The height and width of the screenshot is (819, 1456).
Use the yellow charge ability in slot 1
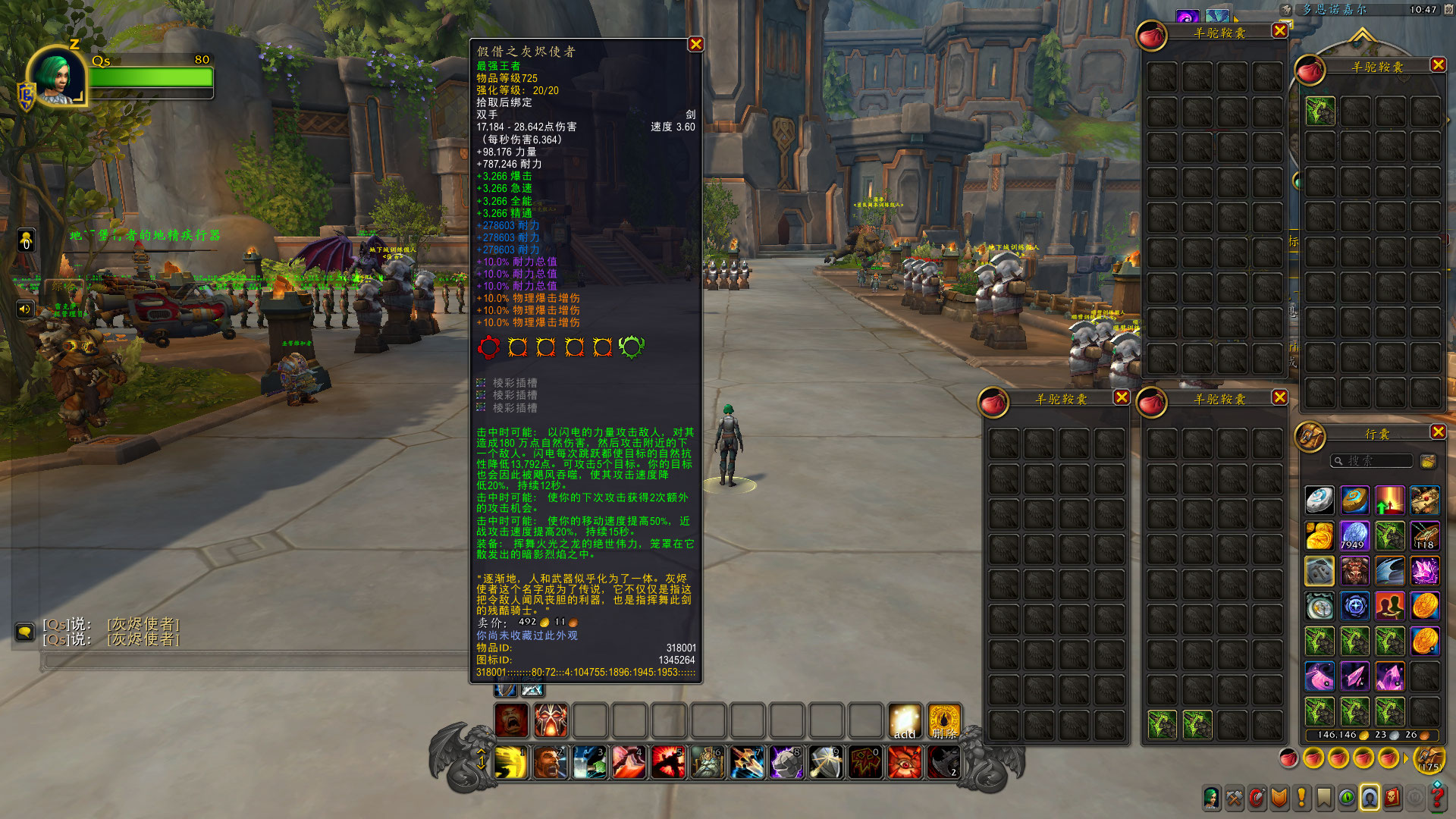tap(511, 763)
